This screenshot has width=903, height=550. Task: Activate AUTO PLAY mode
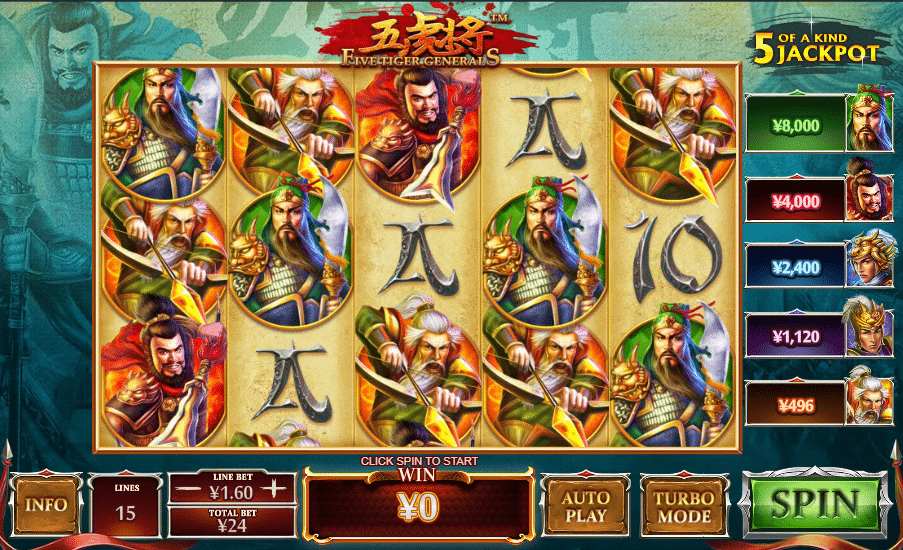(585, 506)
